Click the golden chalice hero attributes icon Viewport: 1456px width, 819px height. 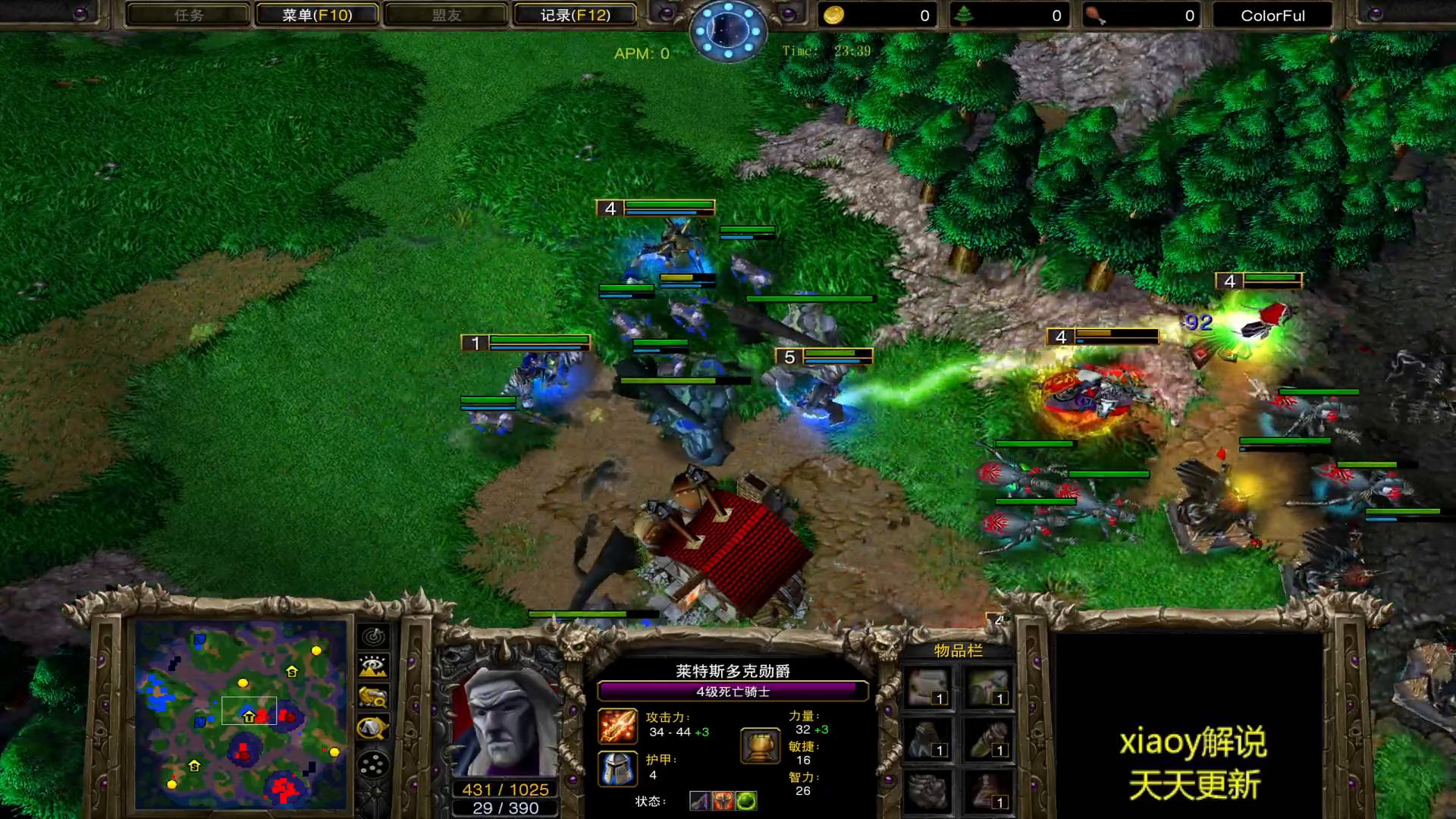pos(760,746)
